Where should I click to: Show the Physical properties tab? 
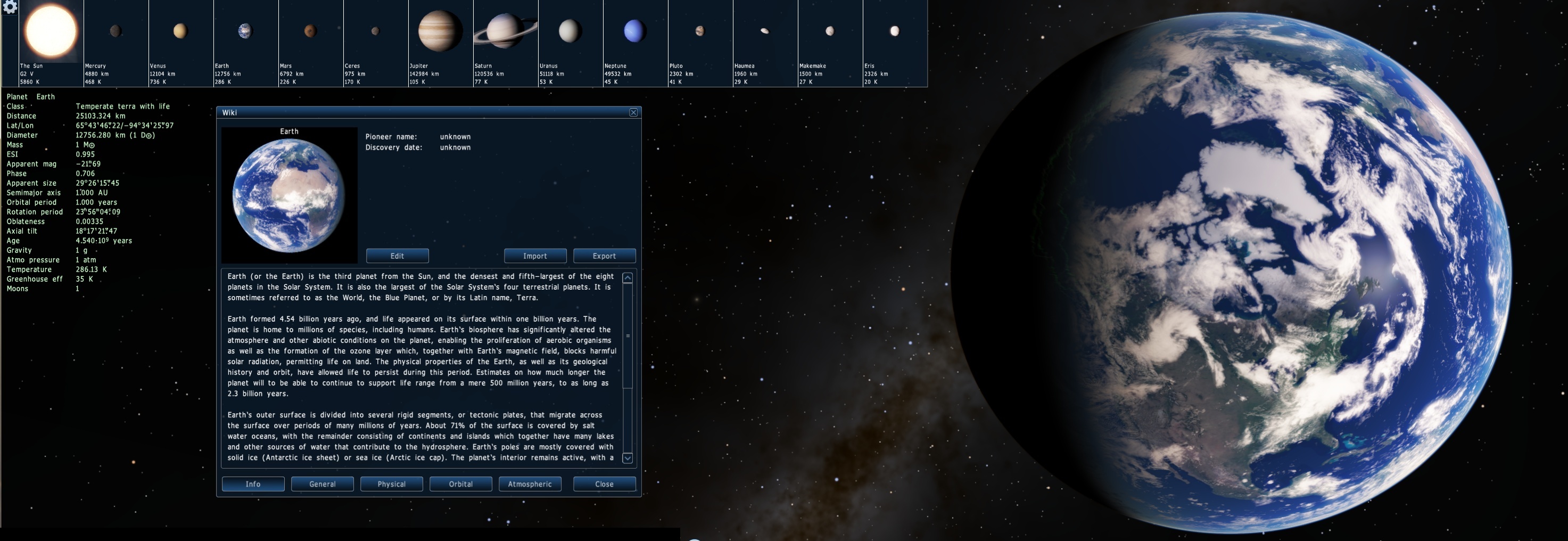click(x=391, y=485)
